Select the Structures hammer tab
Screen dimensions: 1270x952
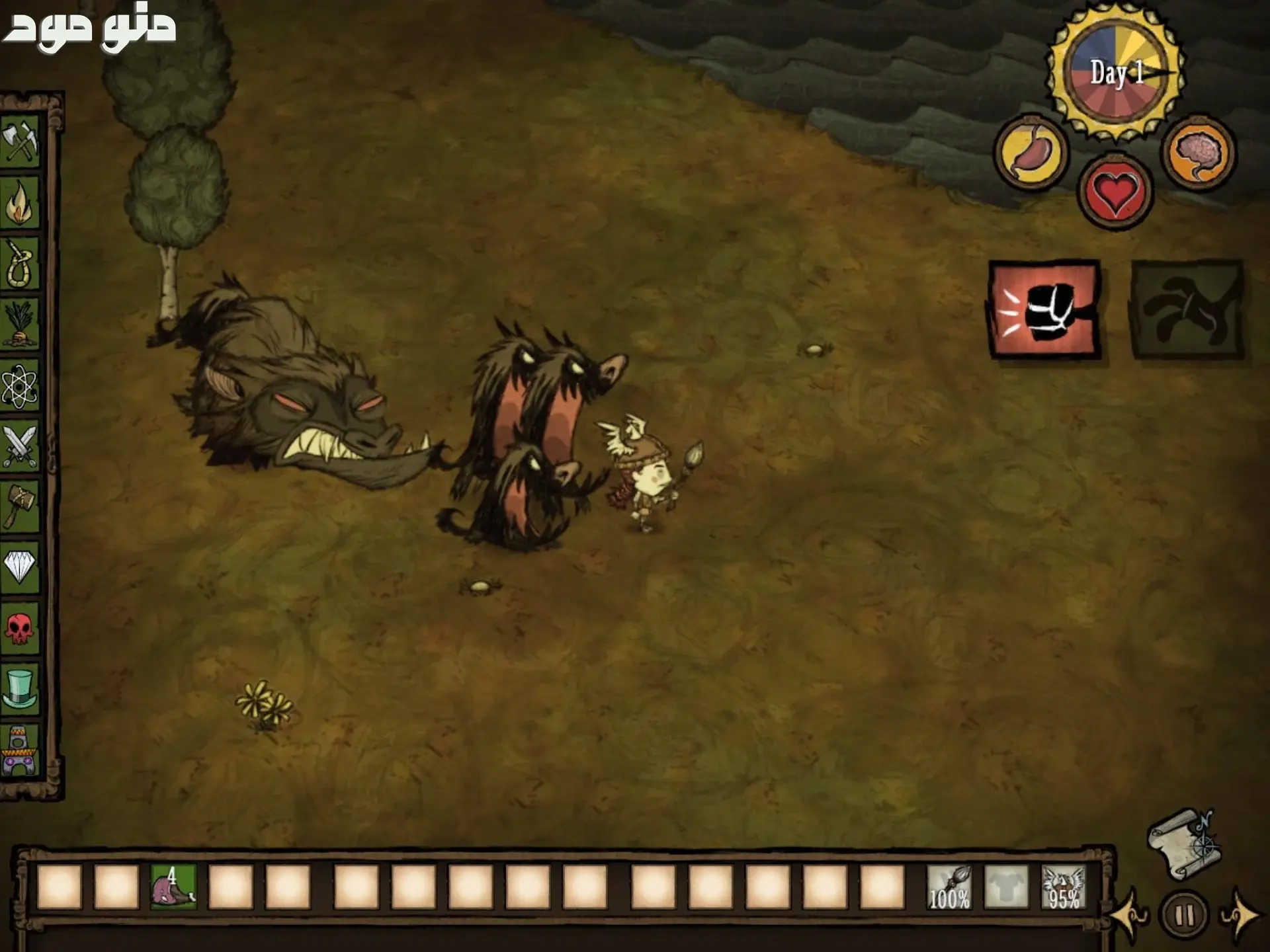[x=21, y=506]
